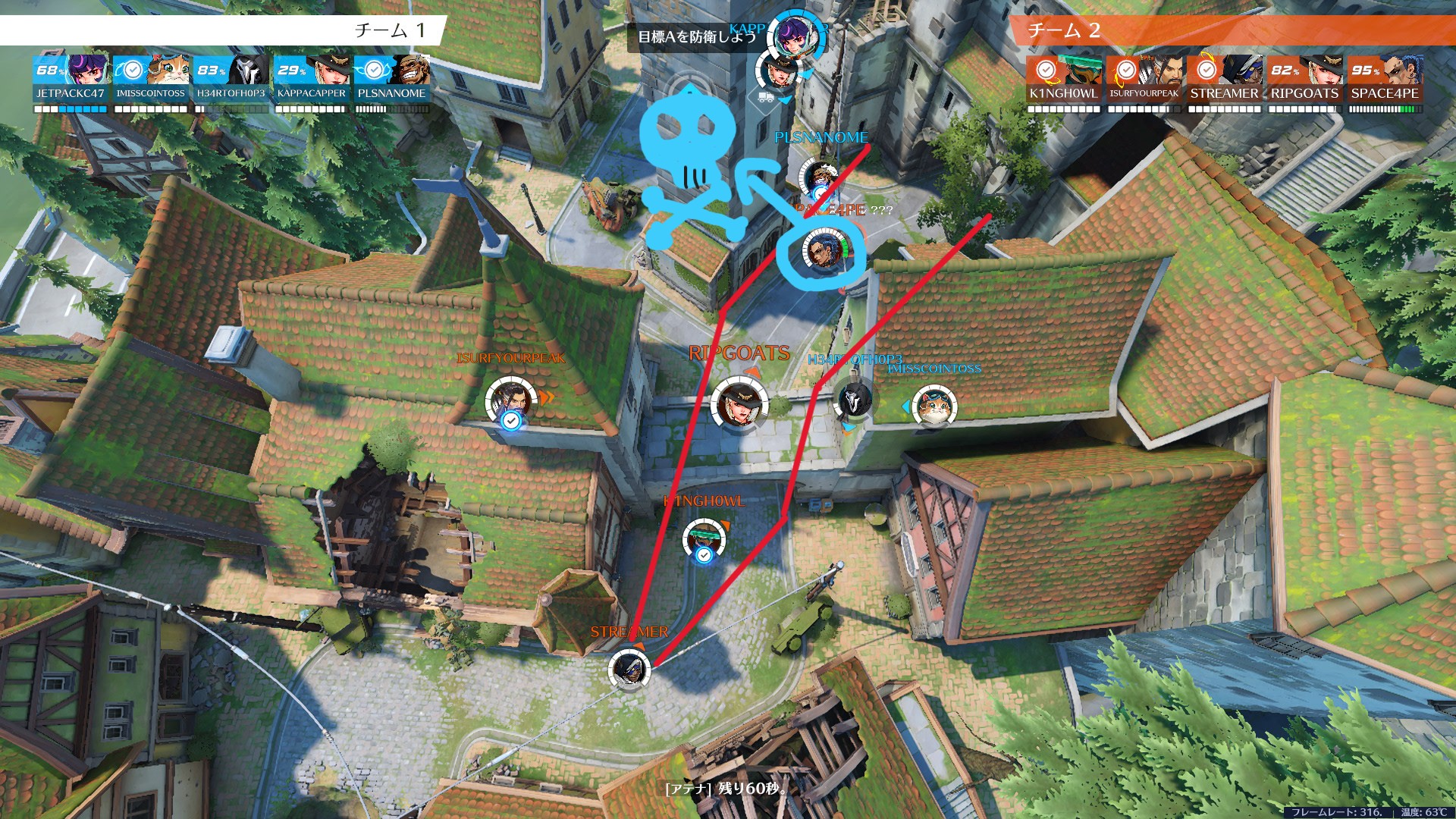The image size is (1456, 819).
Task: Select the RIPGOATS hero marker on the map
Action: click(738, 402)
